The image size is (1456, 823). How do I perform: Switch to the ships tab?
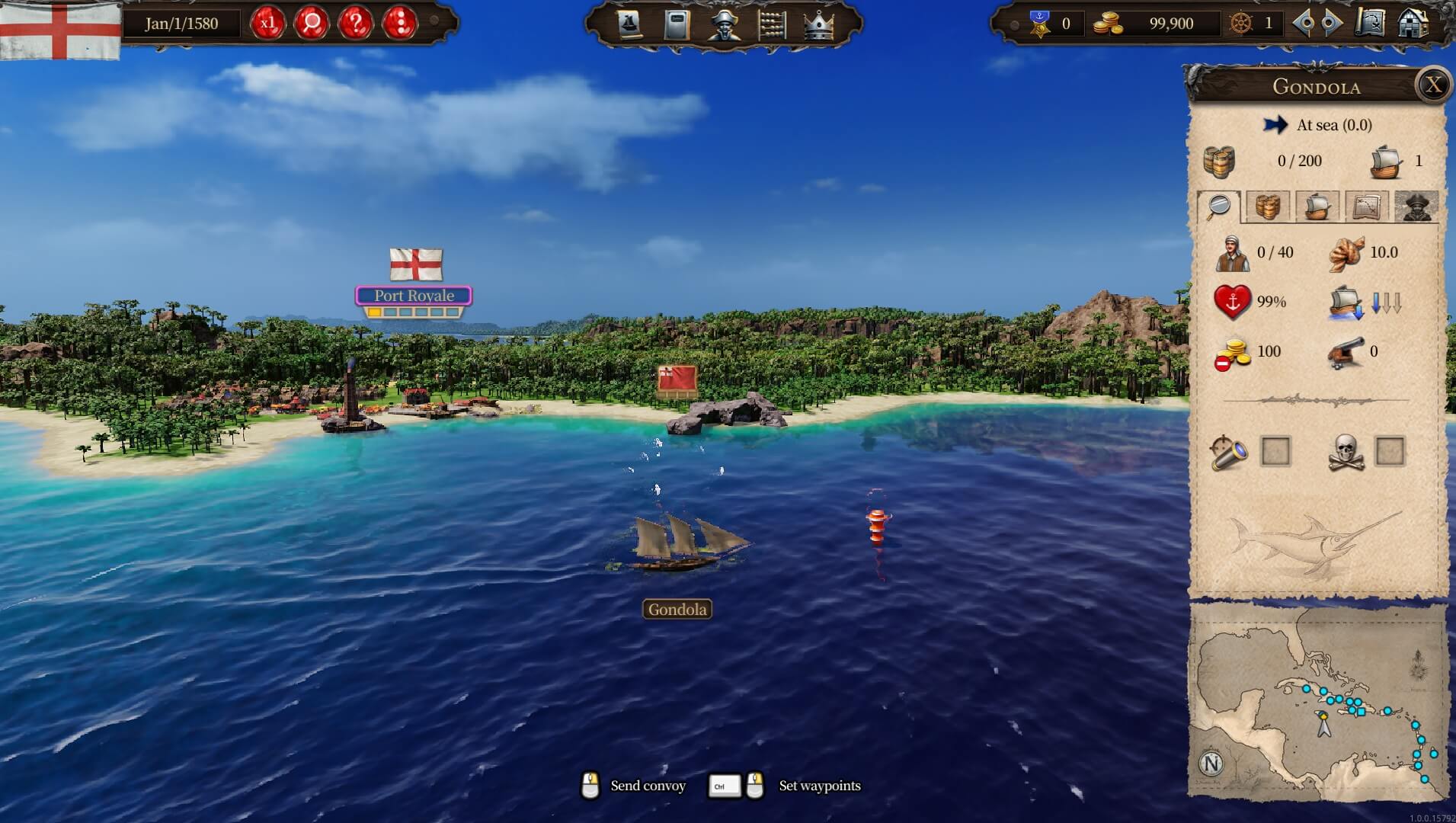[1317, 207]
